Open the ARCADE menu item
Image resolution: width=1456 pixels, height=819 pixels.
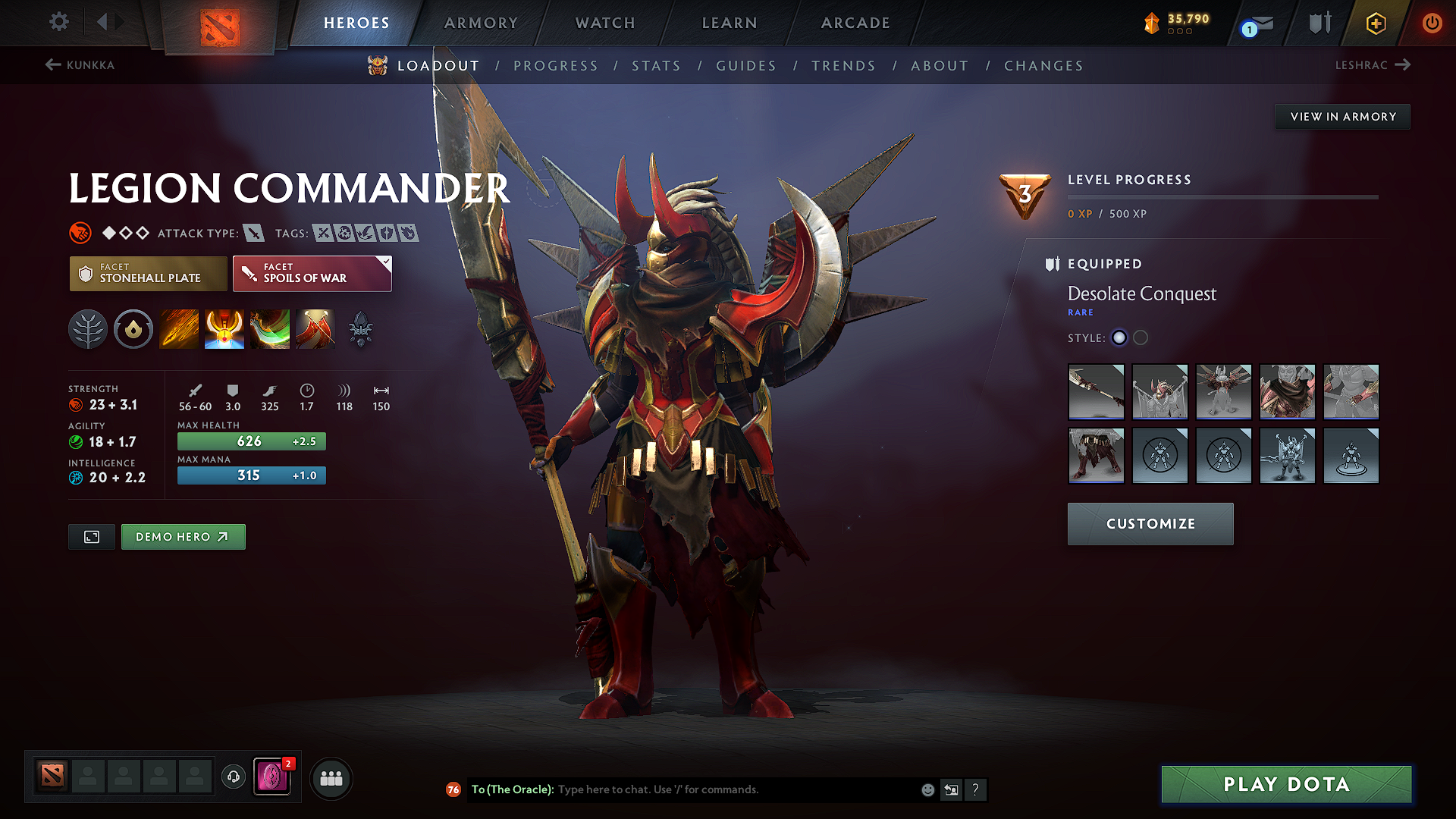pyautogui.click(x=855, y=23)
